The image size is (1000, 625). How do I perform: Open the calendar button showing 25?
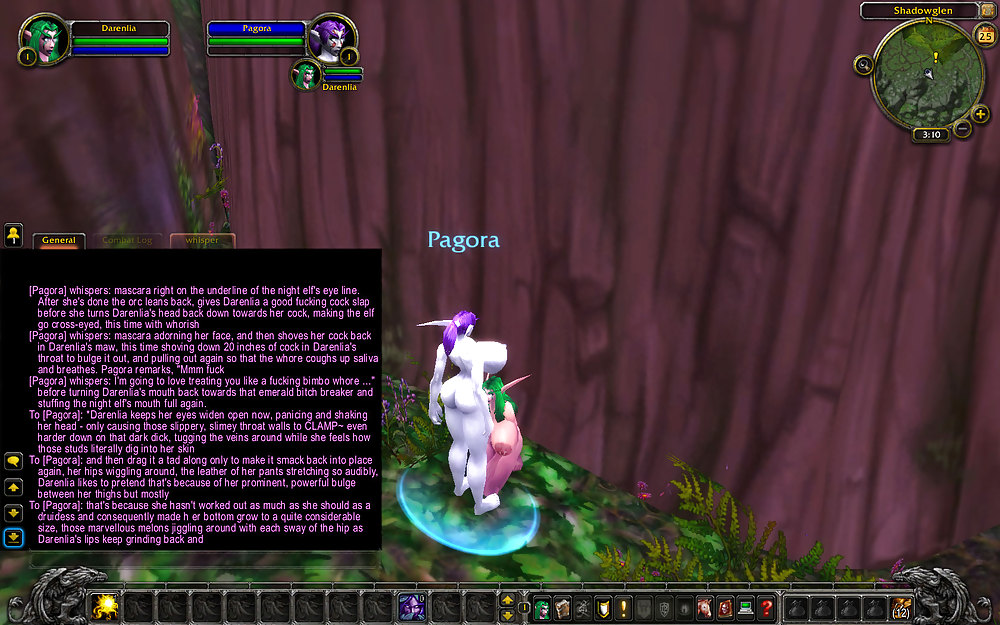coord(983,34)
